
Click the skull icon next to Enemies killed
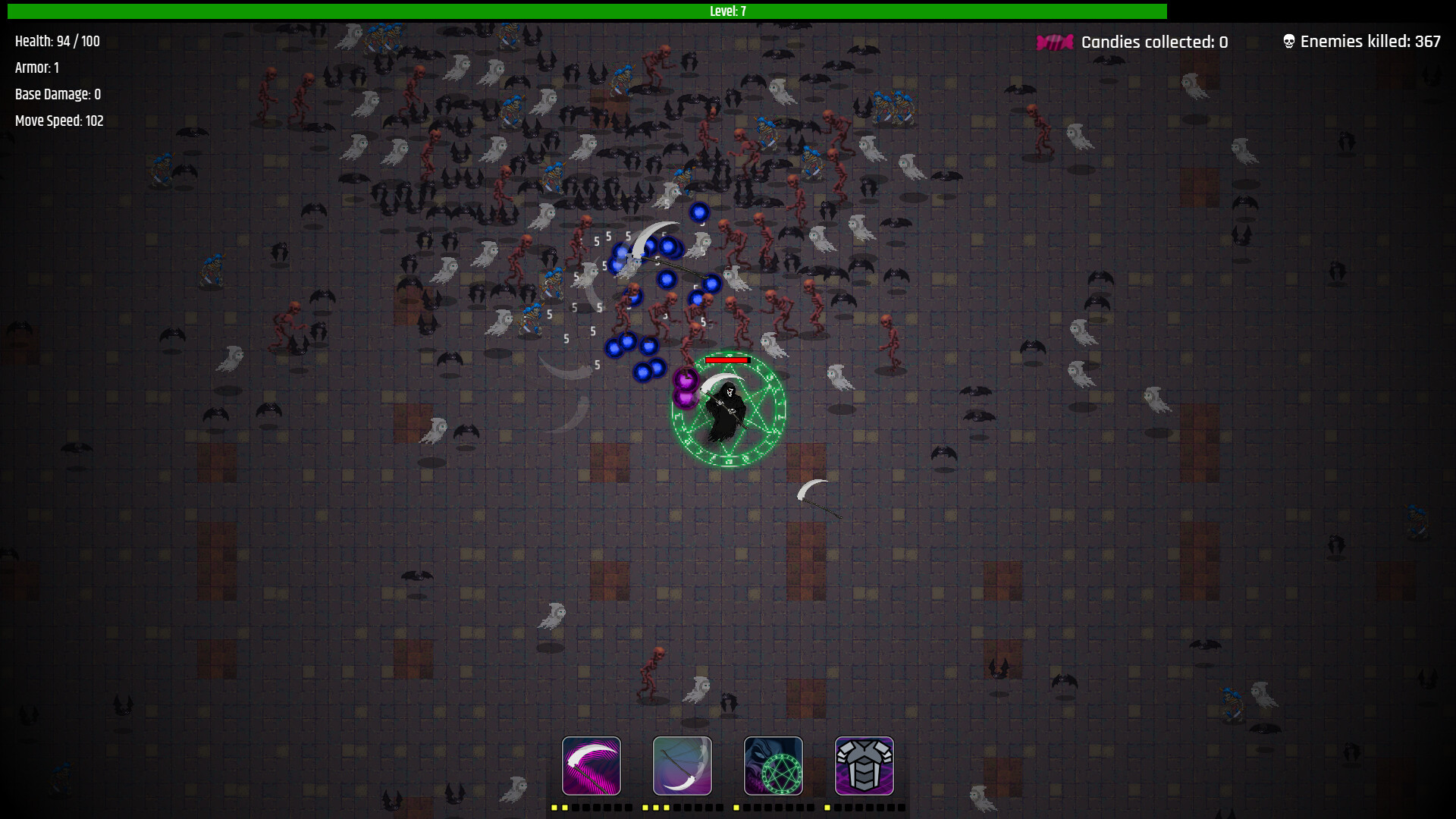click(1287, 41)
